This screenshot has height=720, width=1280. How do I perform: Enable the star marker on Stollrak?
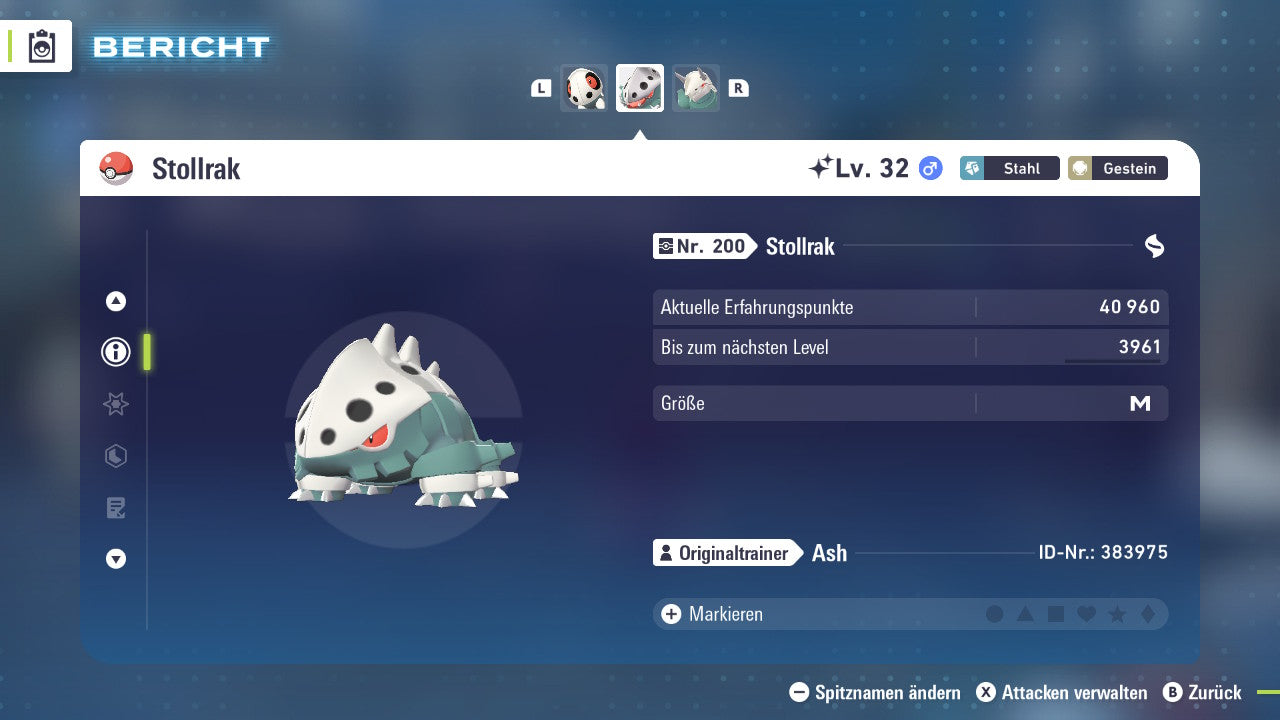(1118, 614)
